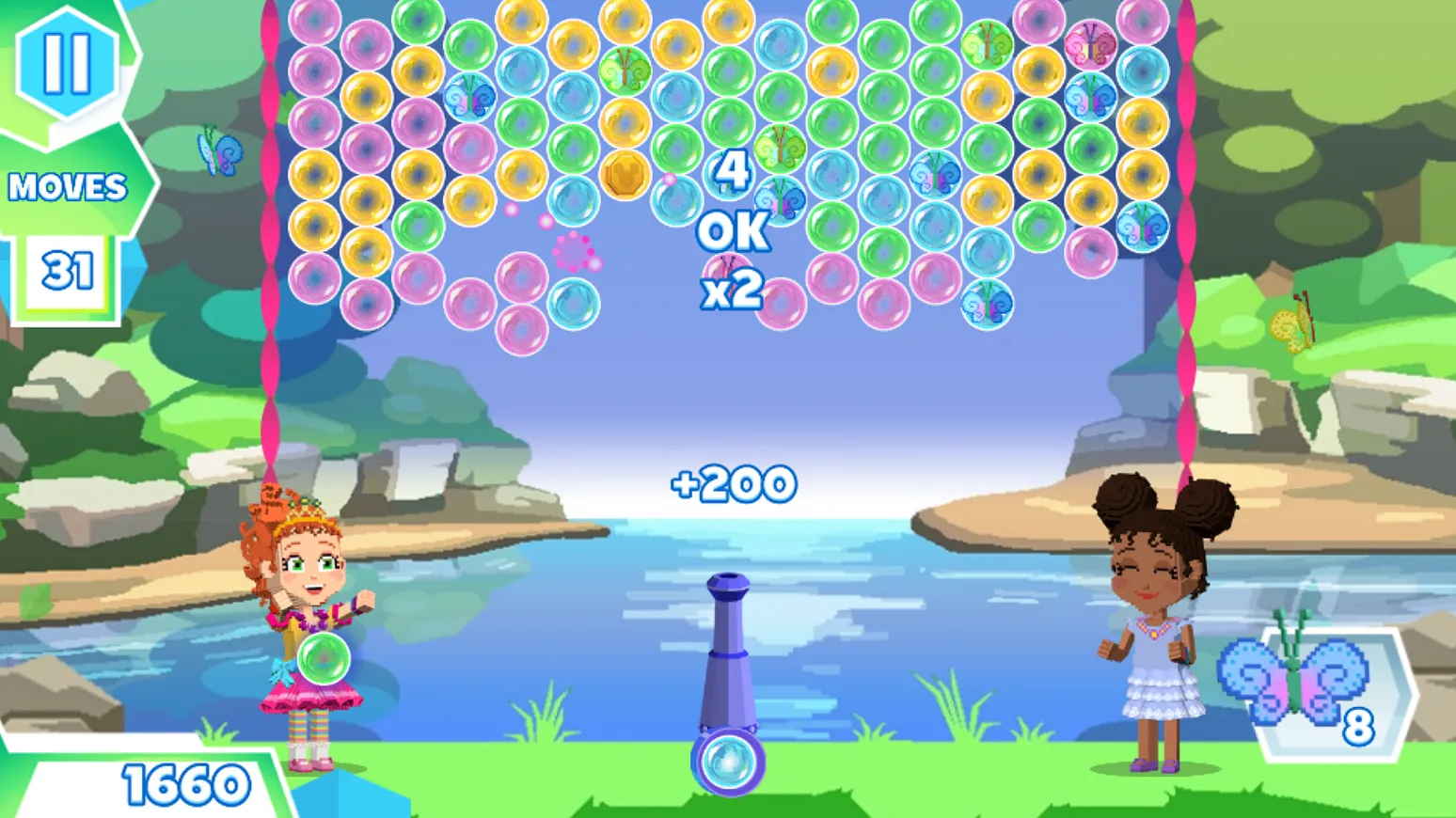Click the blue bubble loaded in the cannon

[x=728, y=763]
